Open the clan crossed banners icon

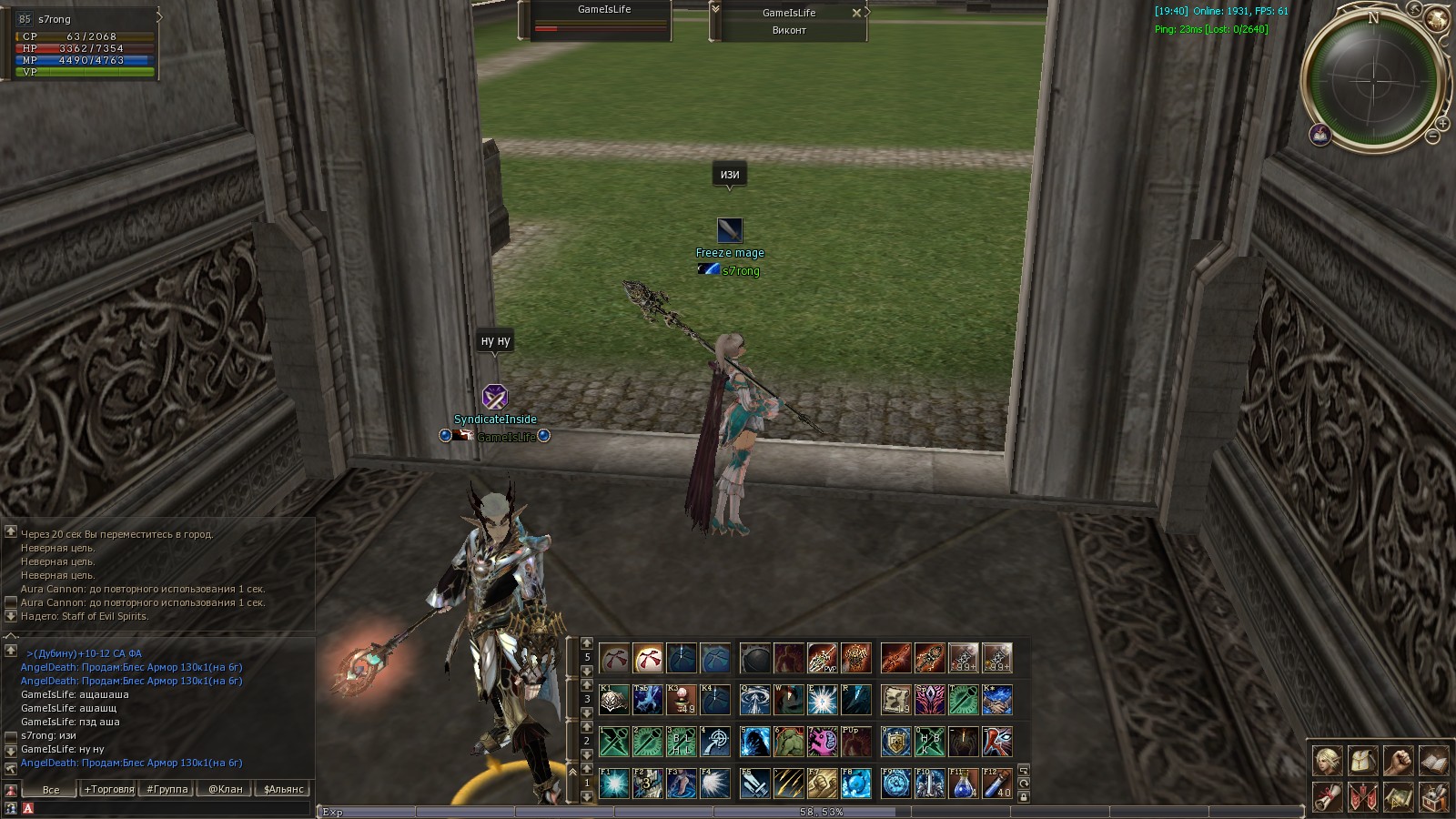pos(1362,797)
